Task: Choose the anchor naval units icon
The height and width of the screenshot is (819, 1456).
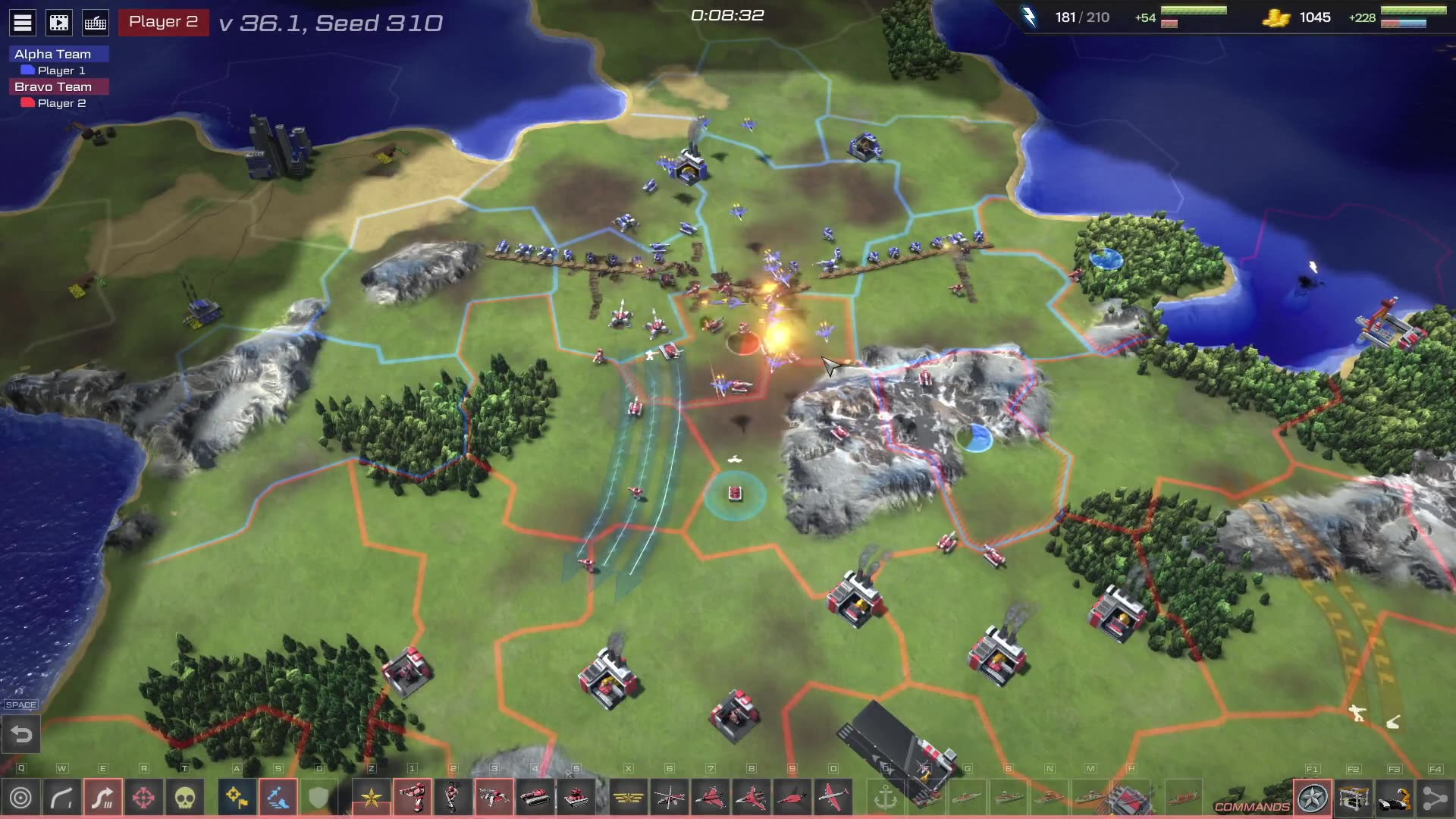Action: tap(886, 798)
